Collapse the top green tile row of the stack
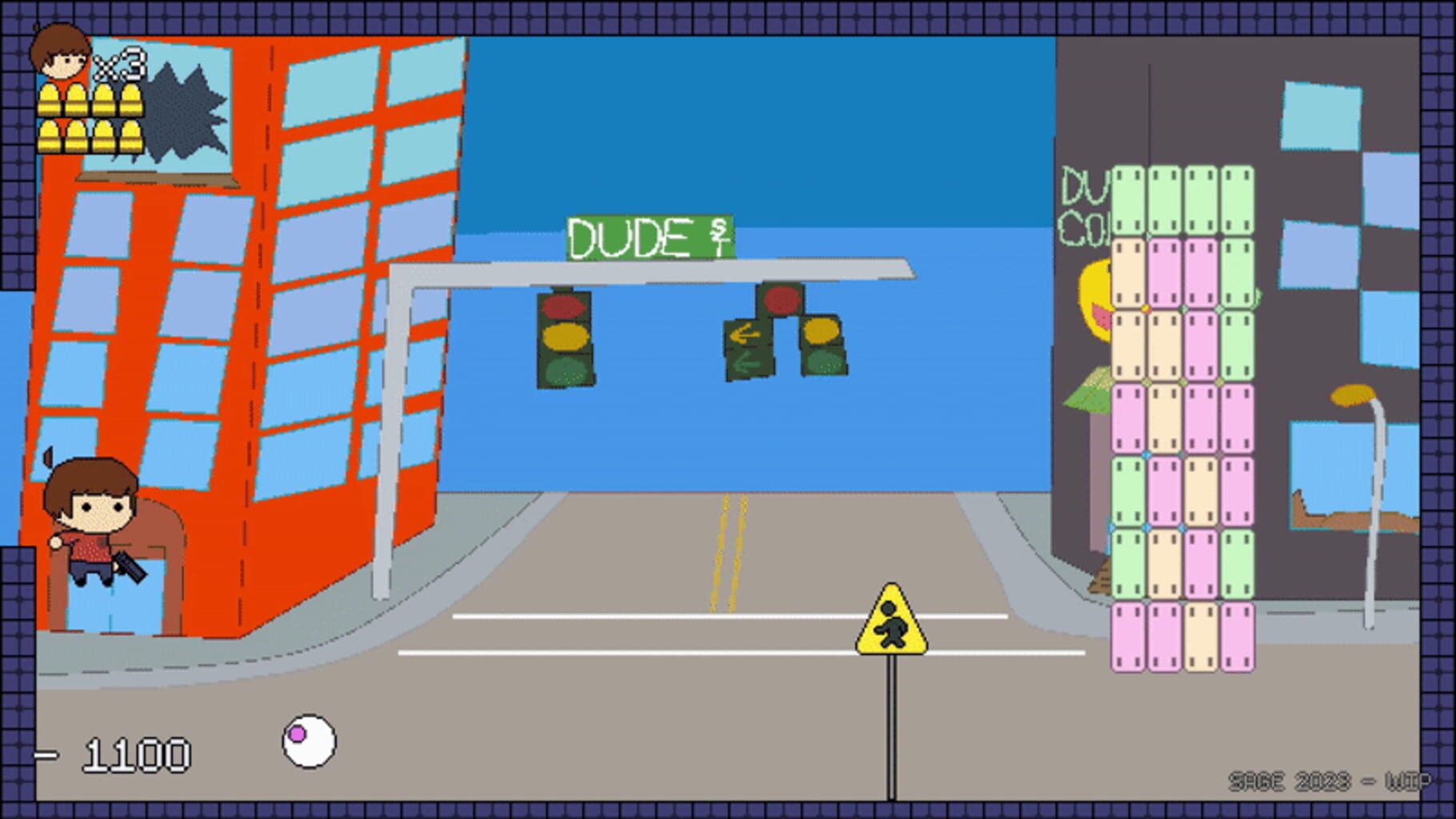Viewport: 1456px width, 819px height. point(1182,200)
